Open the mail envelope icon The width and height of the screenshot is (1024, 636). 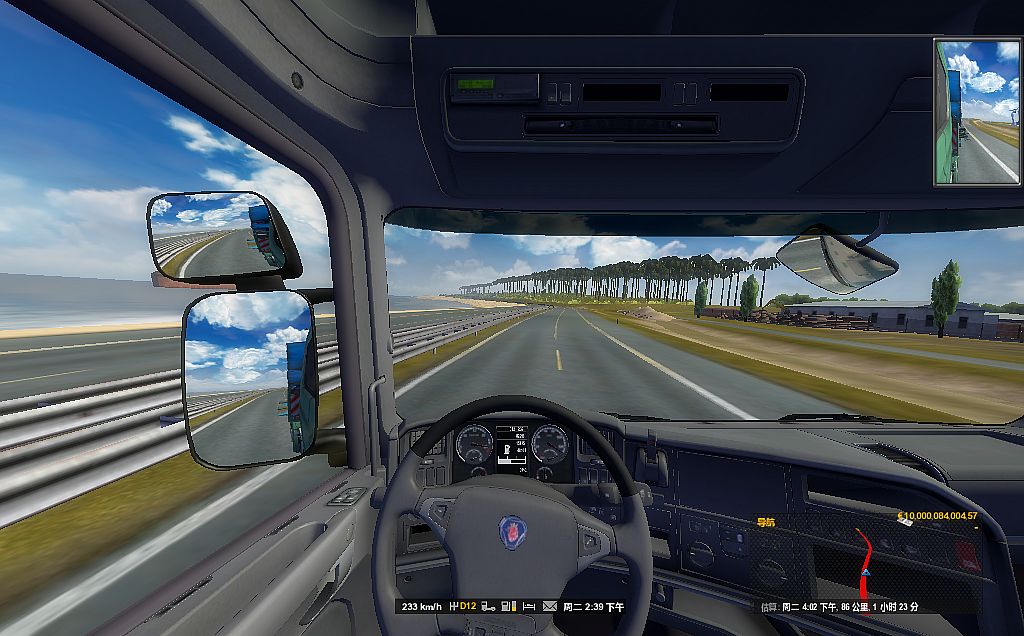point(550,606)
